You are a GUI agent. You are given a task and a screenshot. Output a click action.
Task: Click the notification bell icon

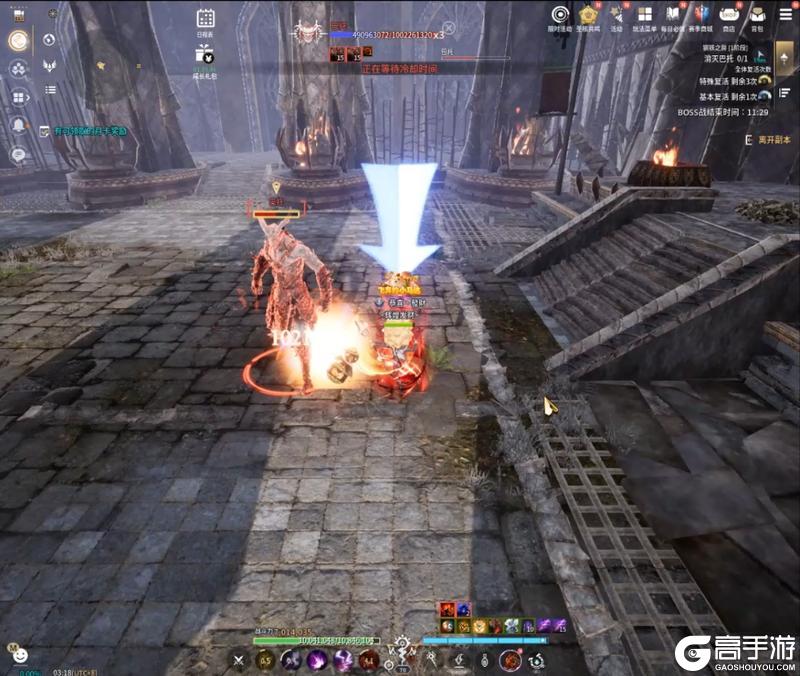pyautogui.click(x=18, y=125)
